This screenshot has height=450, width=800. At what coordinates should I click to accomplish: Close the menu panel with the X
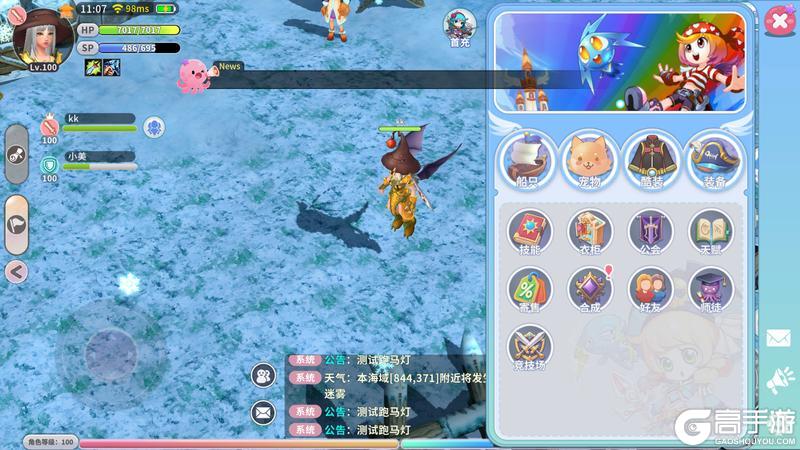click(776, 21)
